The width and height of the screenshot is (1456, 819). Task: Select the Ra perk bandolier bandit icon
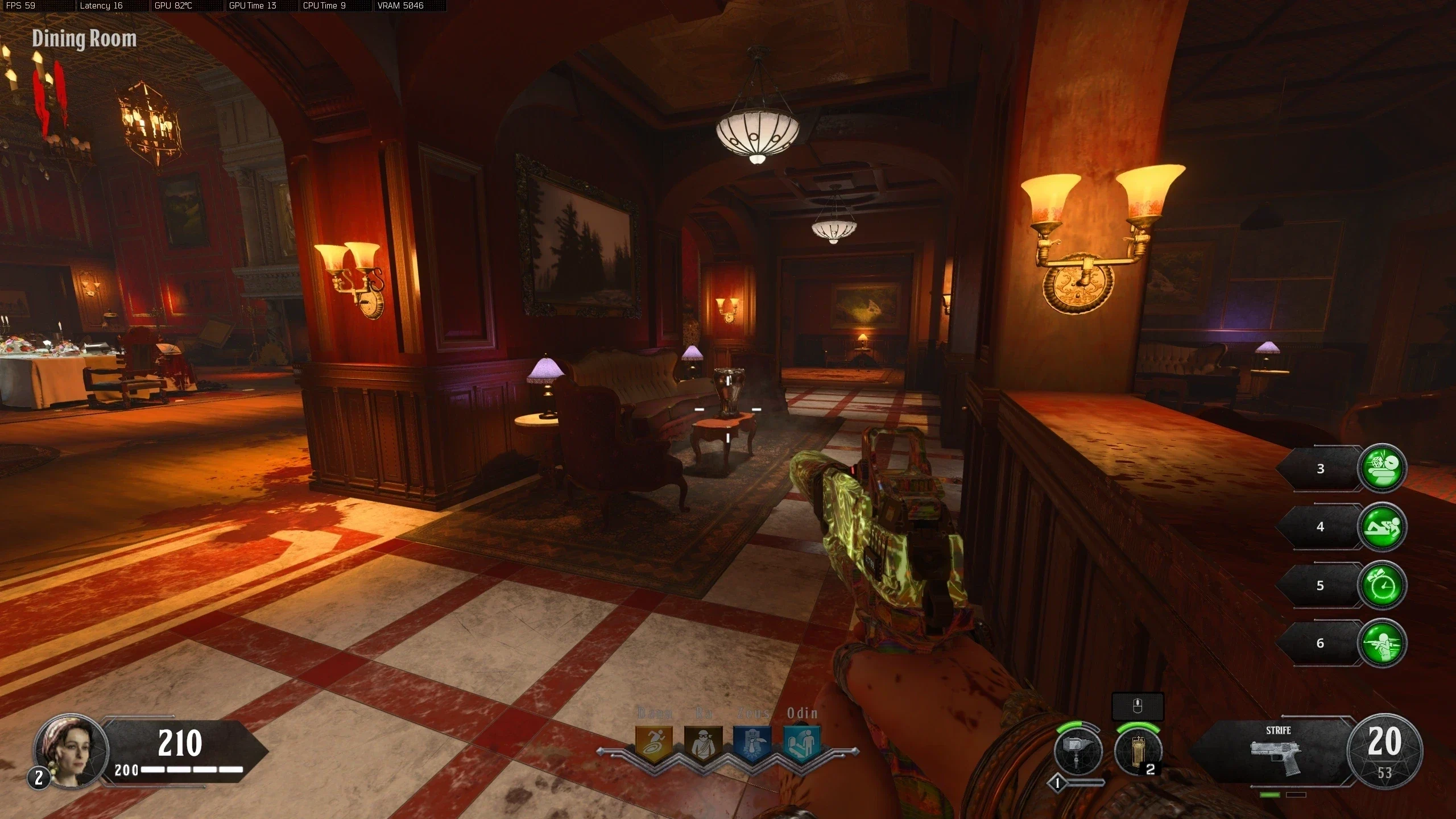click(703, 743)
